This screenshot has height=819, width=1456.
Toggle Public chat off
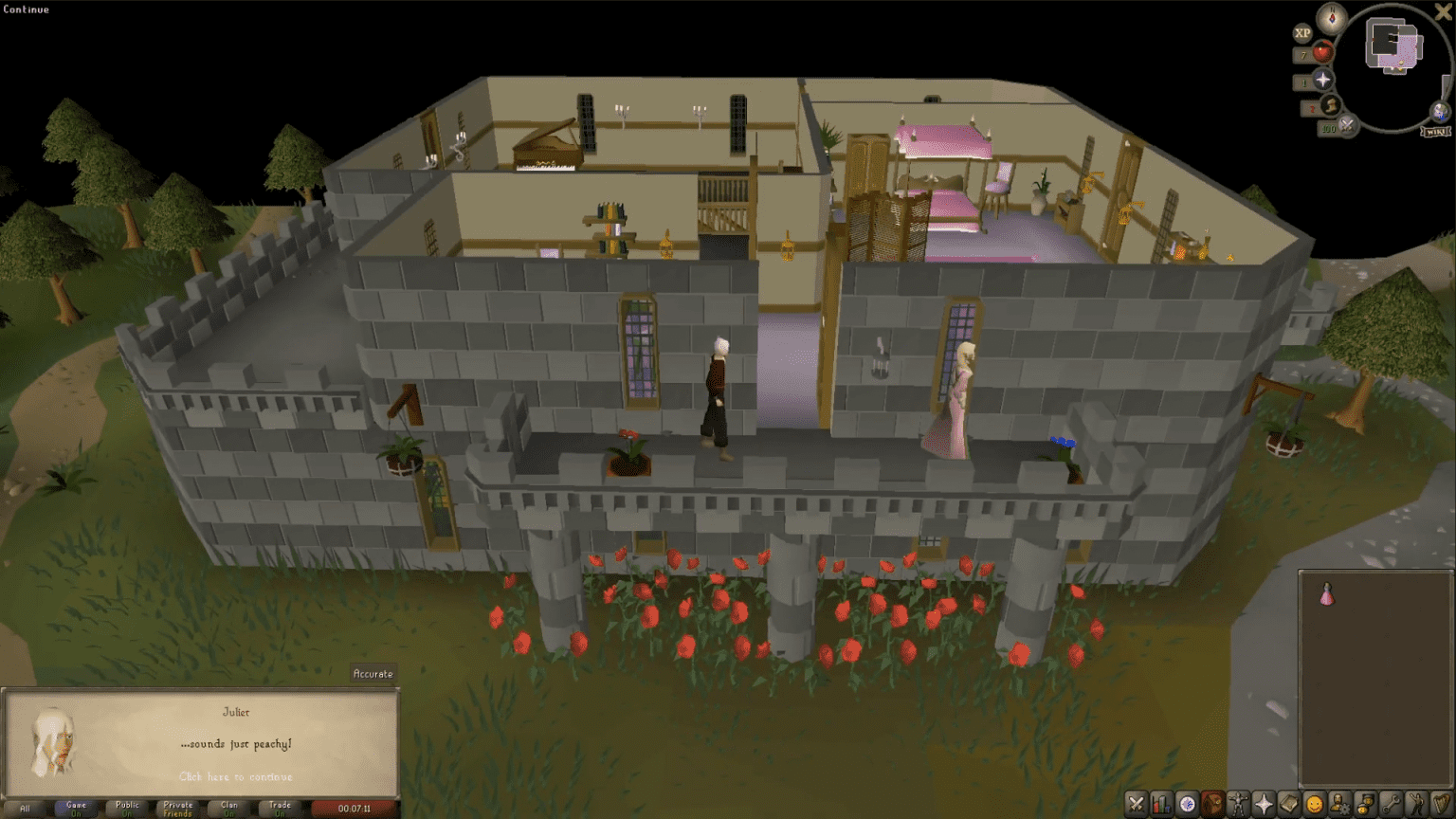pyautogui.click(x=127, y=808)
